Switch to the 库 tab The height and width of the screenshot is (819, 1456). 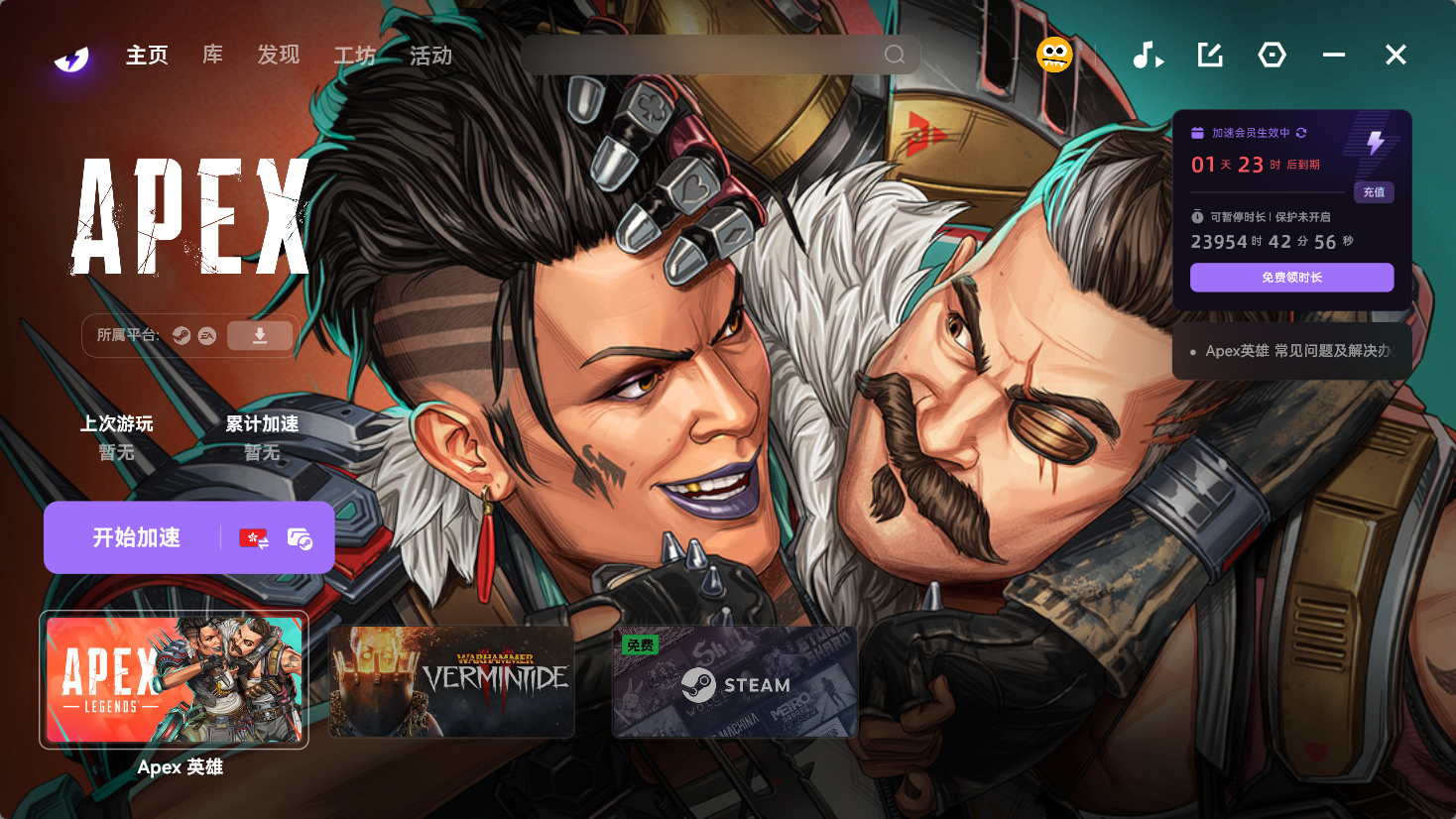click(211, 57)
